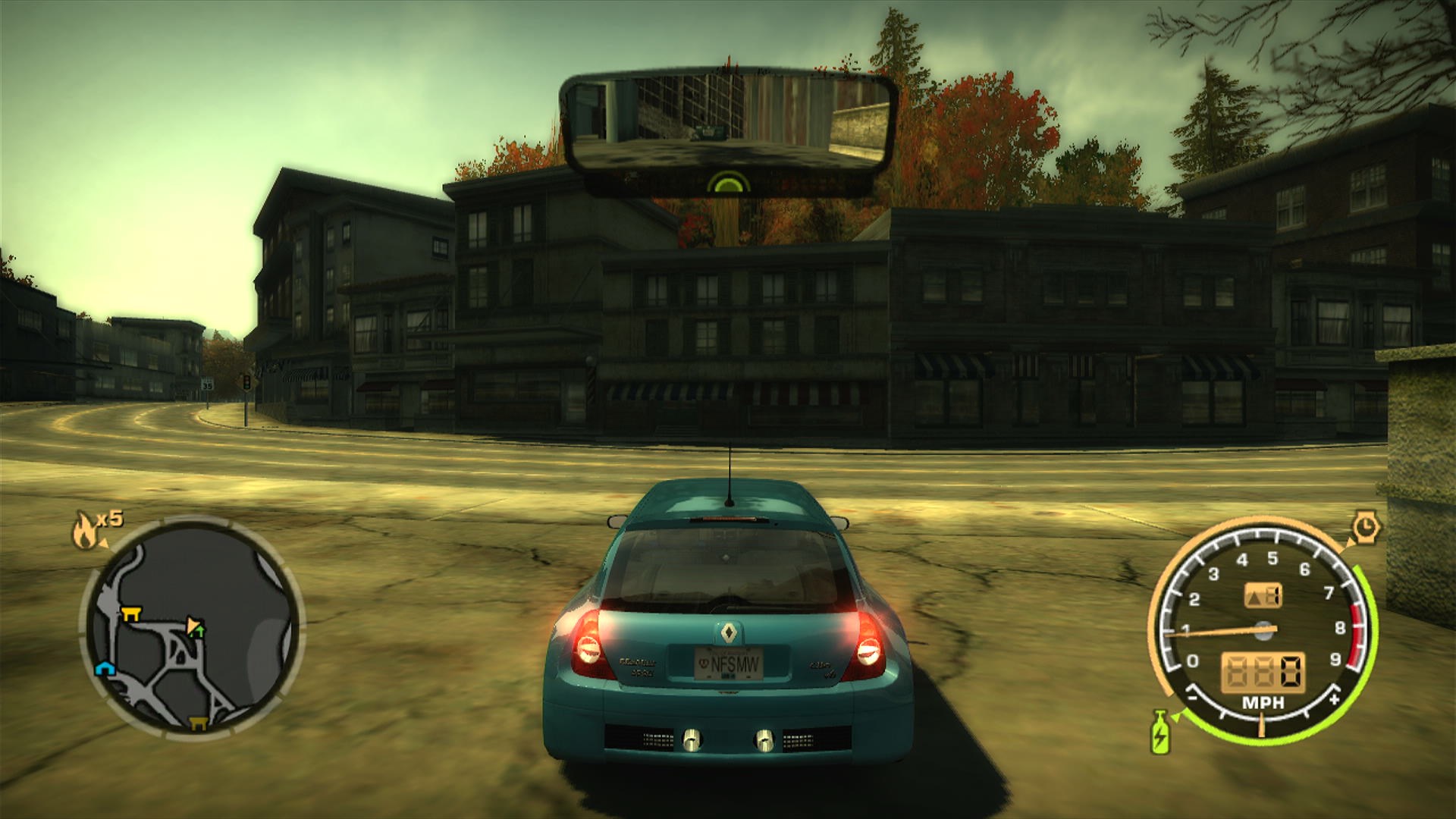The image size is (1456, 819).
Task: Open the circular minimap
Action: click(x=191, y=629)
